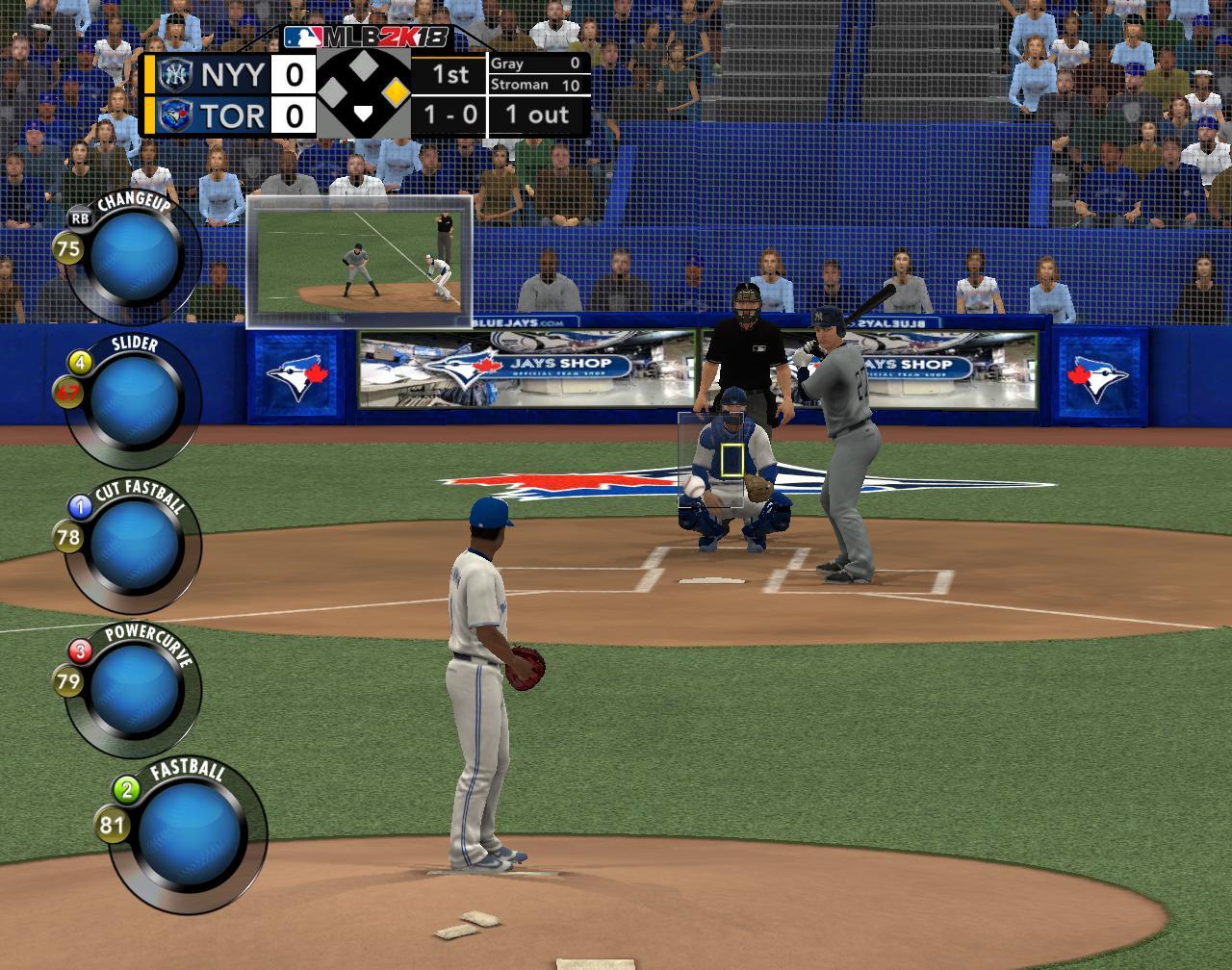Click the yellow strike zone target box
Viewport: 1232px width, 970px height.
(732, 461)
